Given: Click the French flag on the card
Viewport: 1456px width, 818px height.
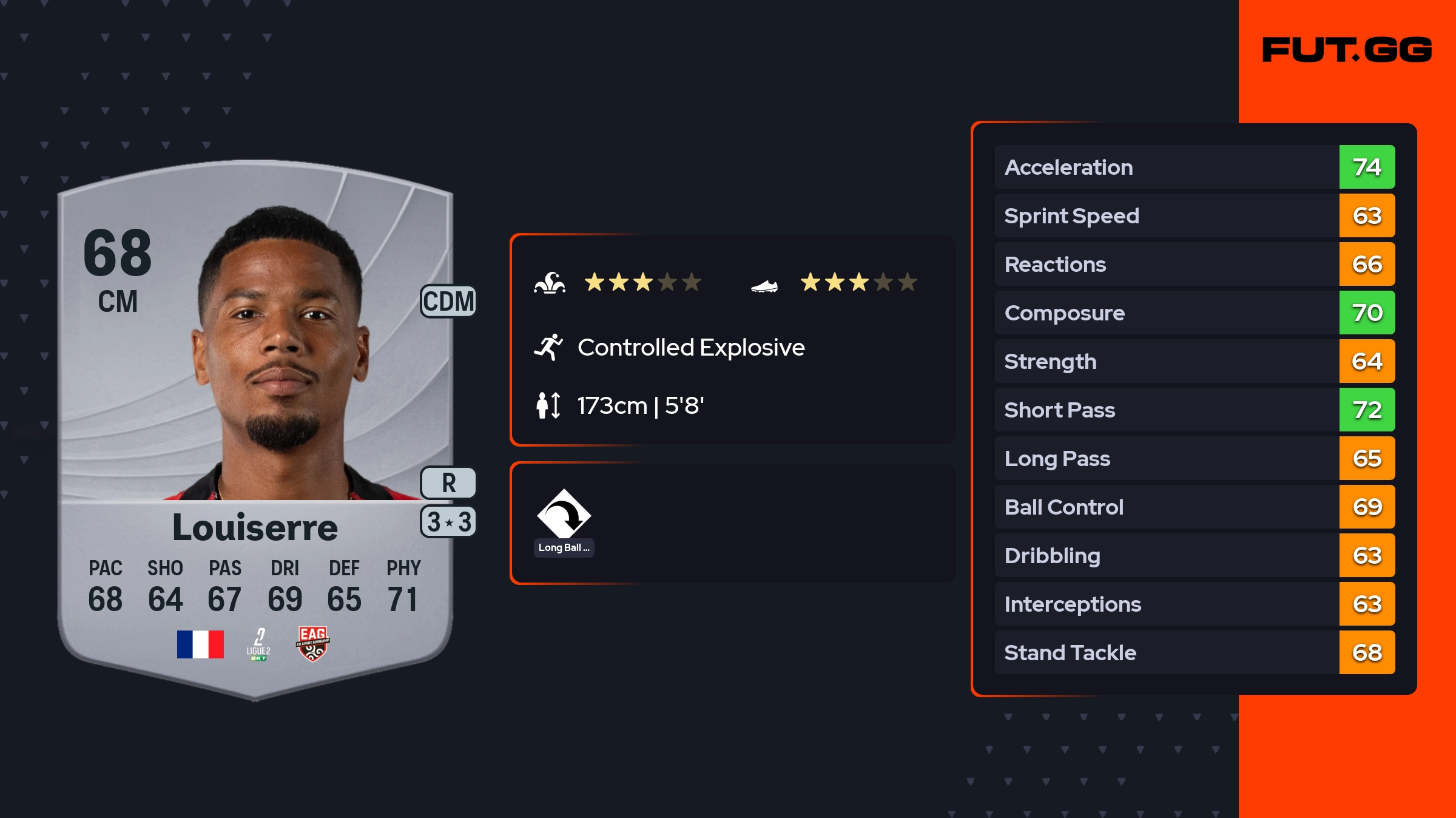Looking at the screenshot, I should point(200,644).
